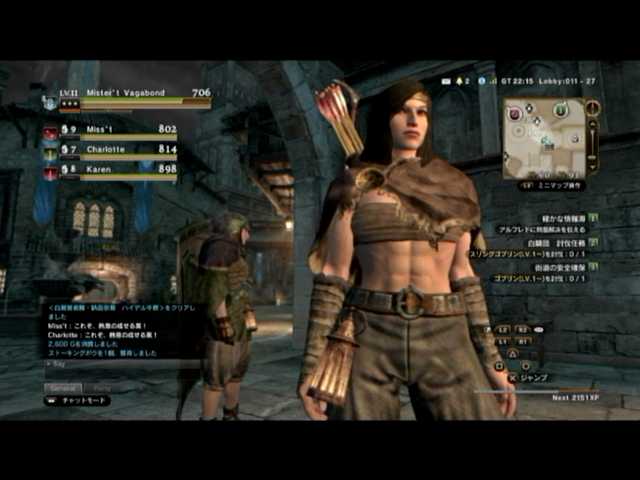
Task: Switch to the General chat tab
Action: [64, 386]
